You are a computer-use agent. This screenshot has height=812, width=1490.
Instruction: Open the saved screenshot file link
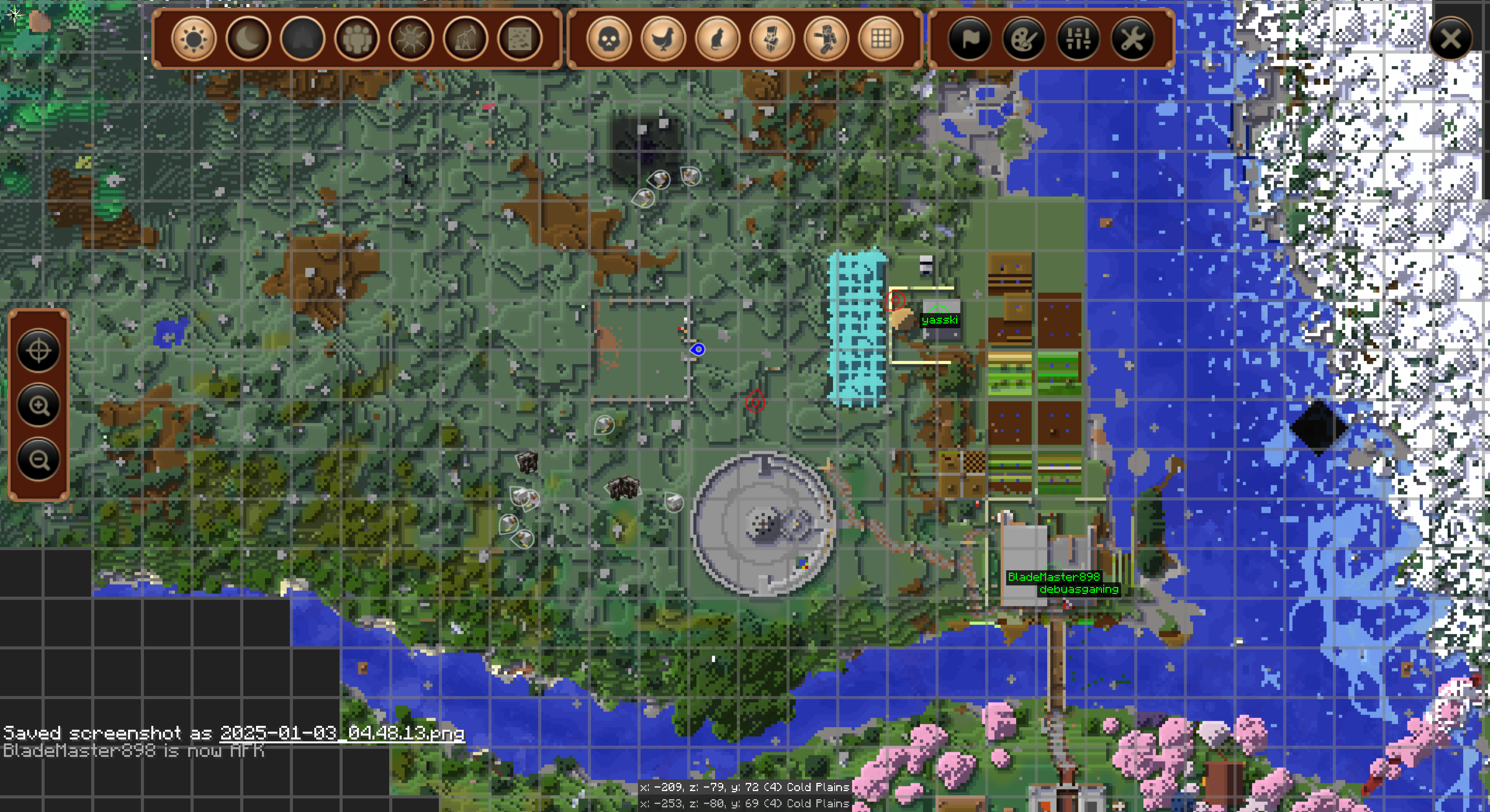(x=342, y=733)
